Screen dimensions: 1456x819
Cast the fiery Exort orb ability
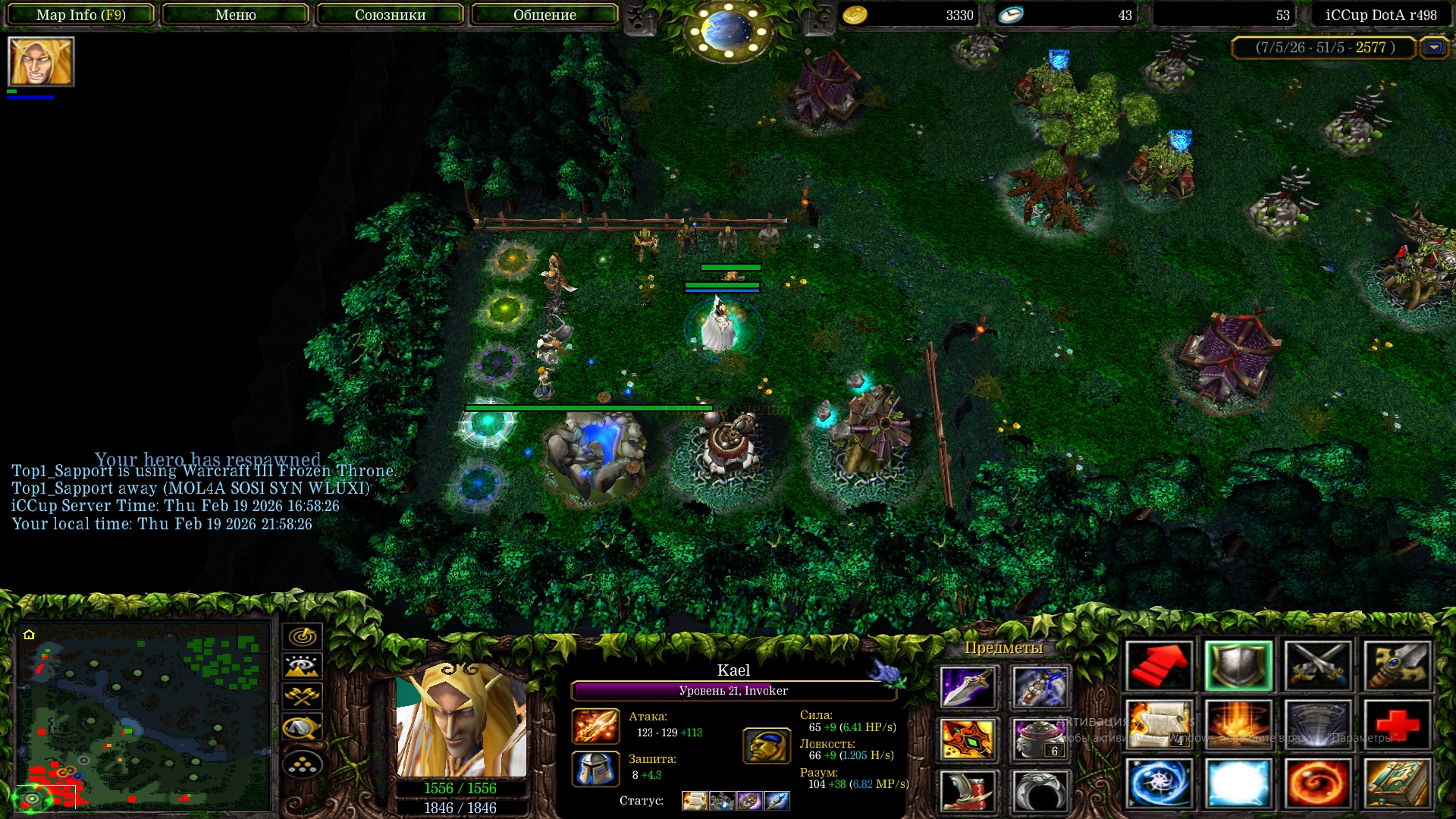tap(1318, 783)
